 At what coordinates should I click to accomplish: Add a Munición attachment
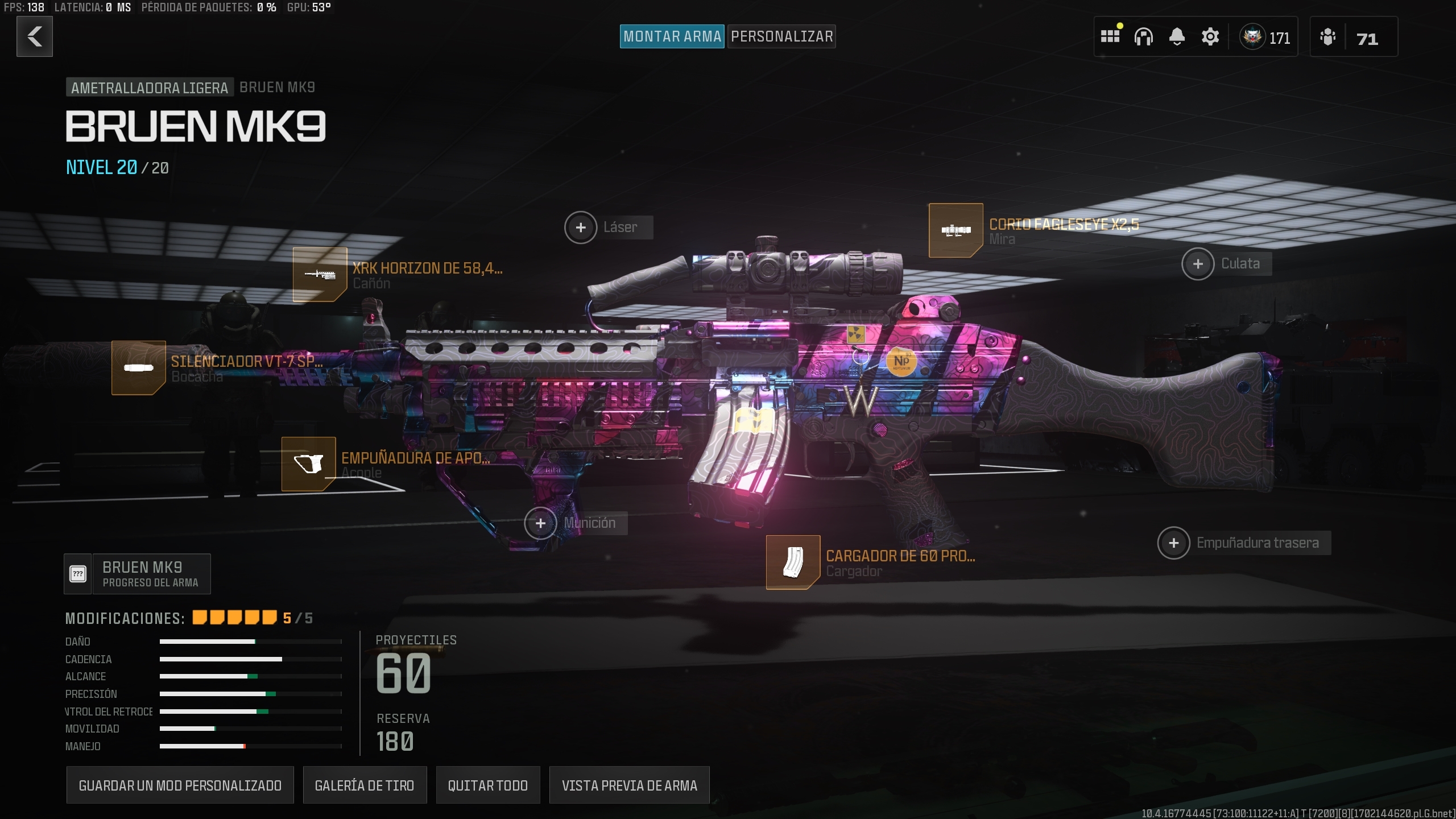(x=541, y=523)
